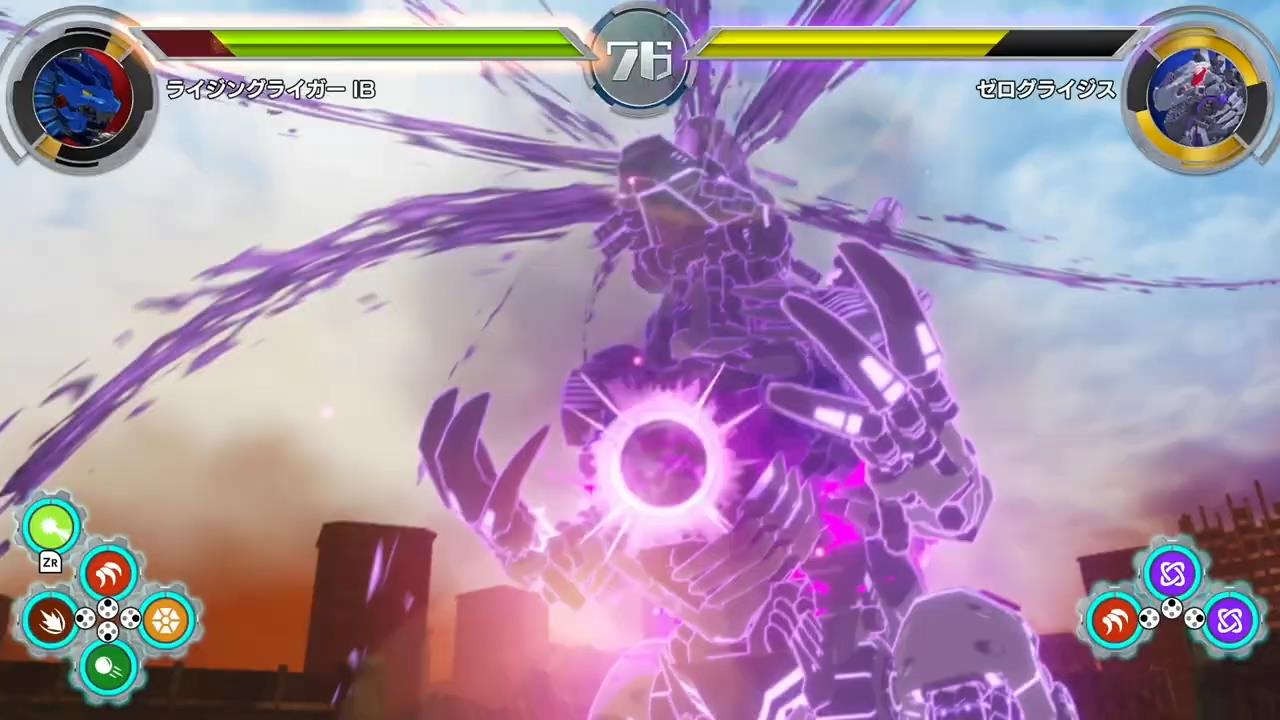Select the upper d-pad button of left skill wheel

coord(109,609)
